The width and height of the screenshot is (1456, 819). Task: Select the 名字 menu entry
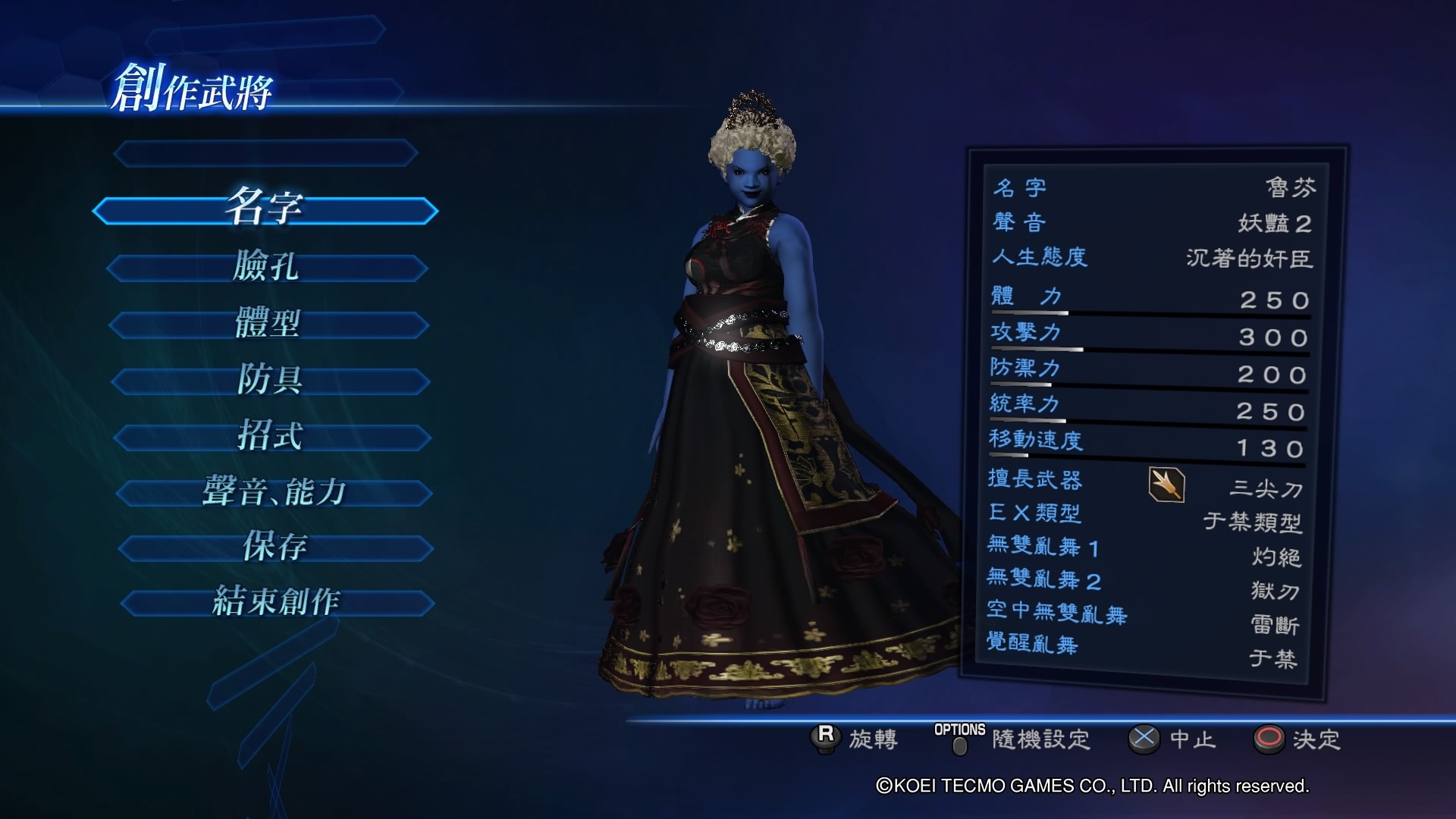265,209
